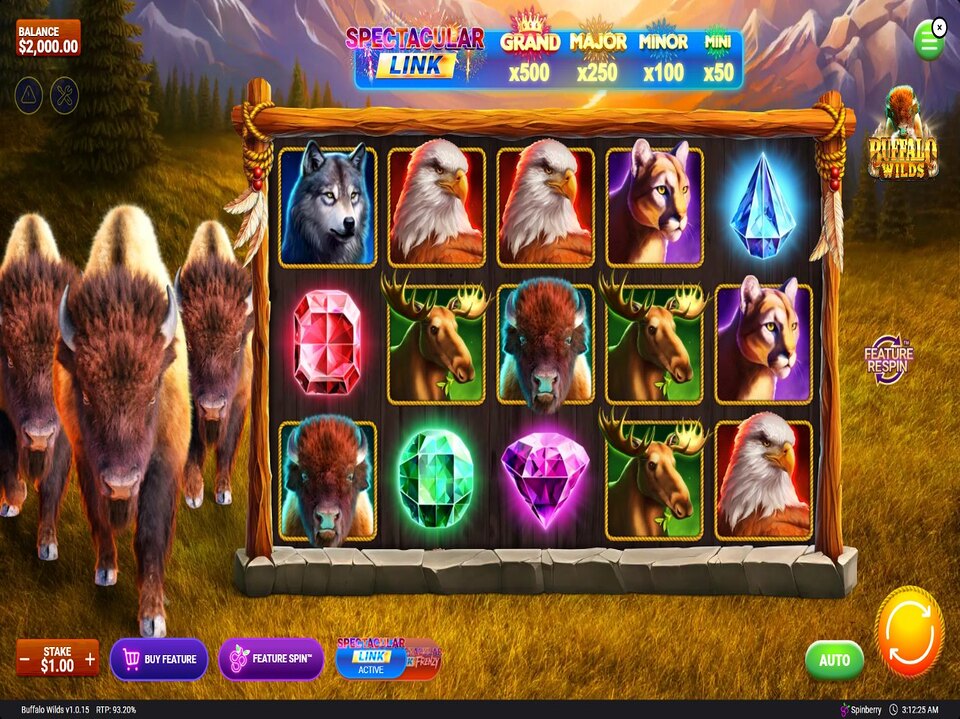Viewport: 960px width, 719px height.
Task: Click the warning triangle icon
Action: (29, 95)
